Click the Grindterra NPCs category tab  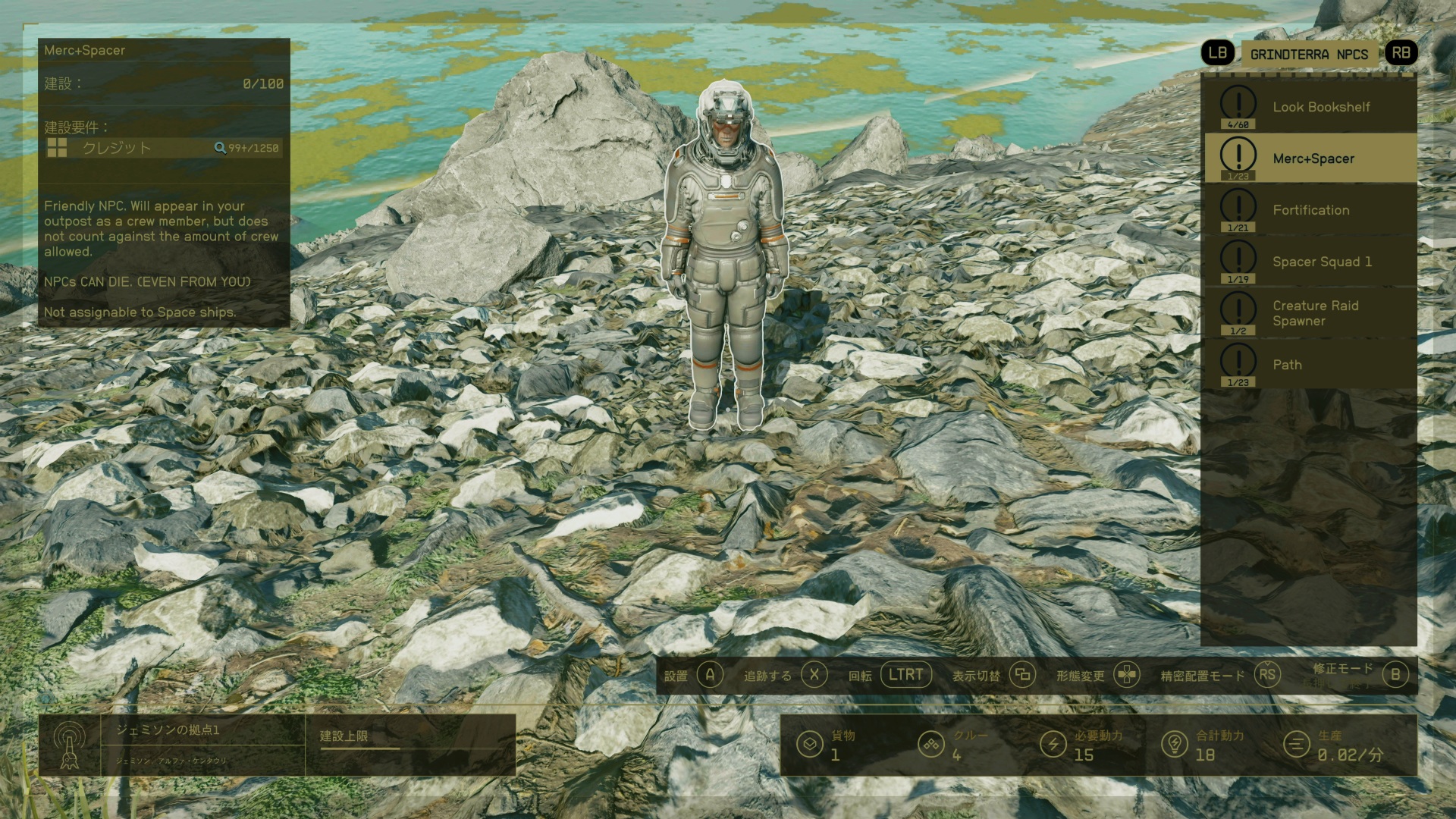point(1309,55)
